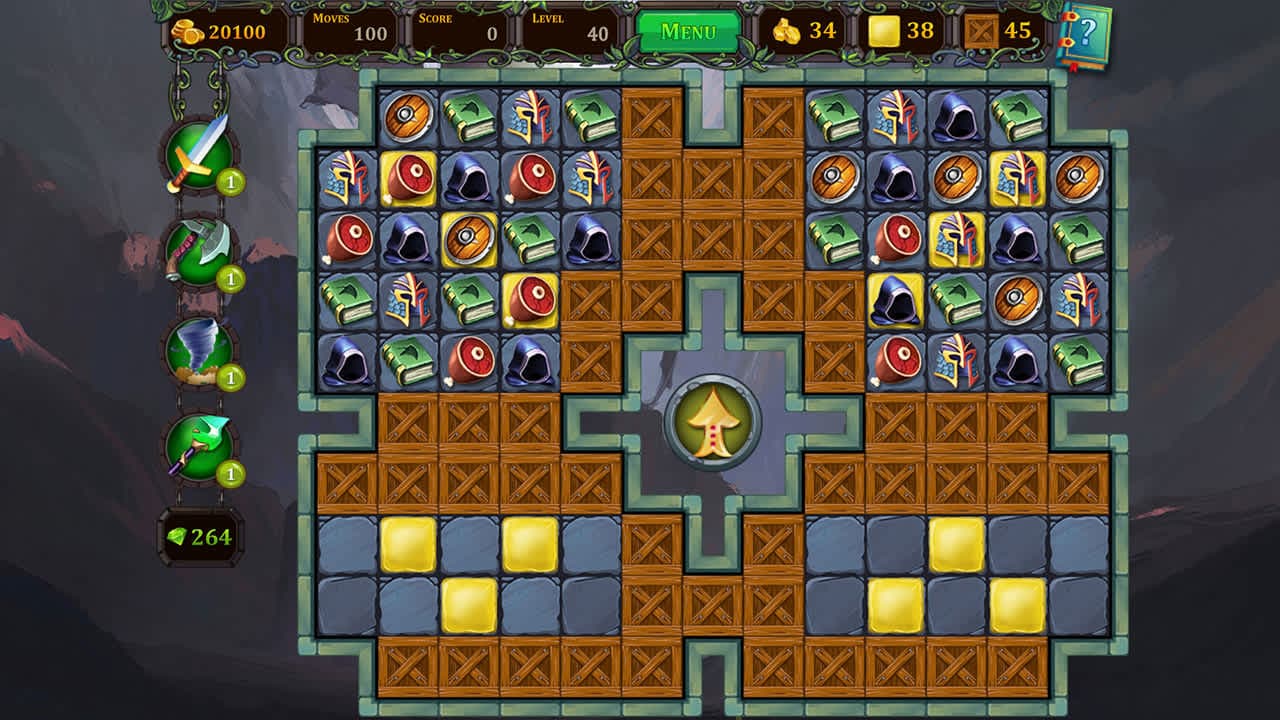Image resolution: width=1280 pixels, height=720 pixels.
Task: Click the green gem counter showing 264
Action: point(200,538)
